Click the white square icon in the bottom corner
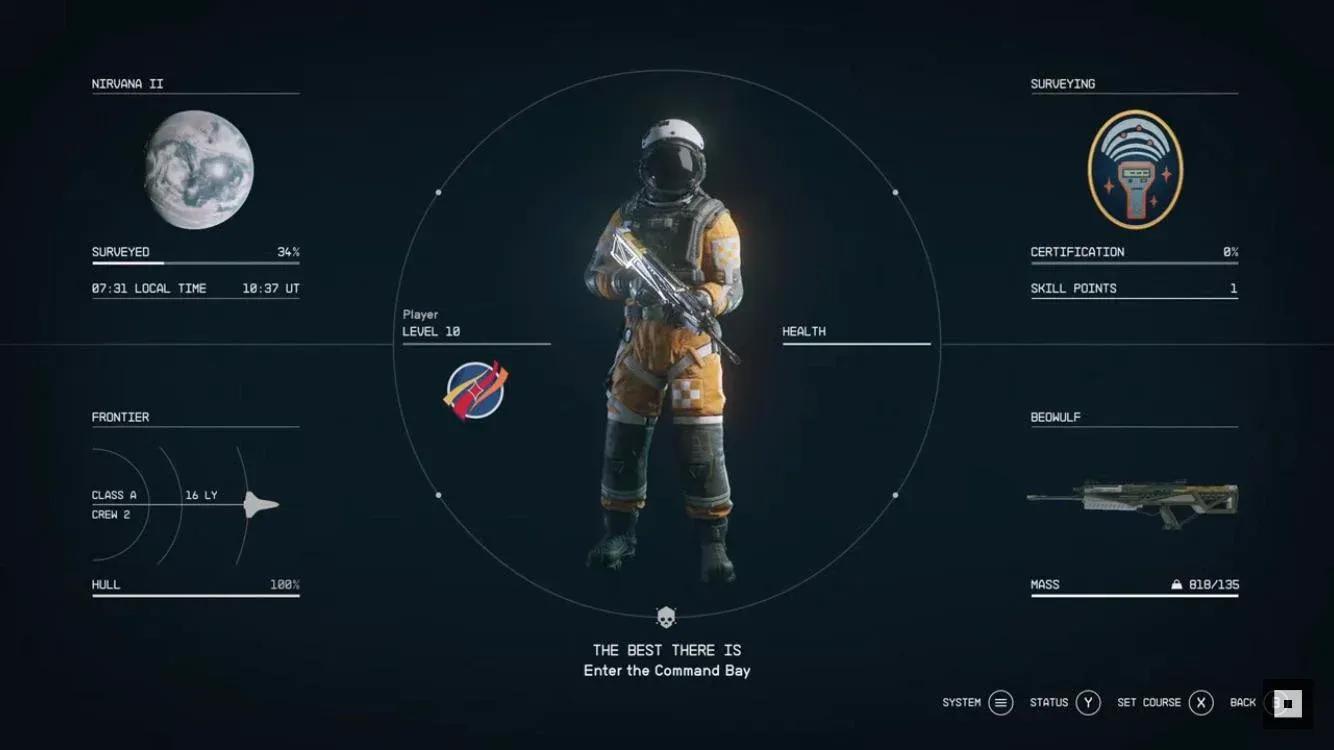1334x750 pixels. click(1287, 703)
